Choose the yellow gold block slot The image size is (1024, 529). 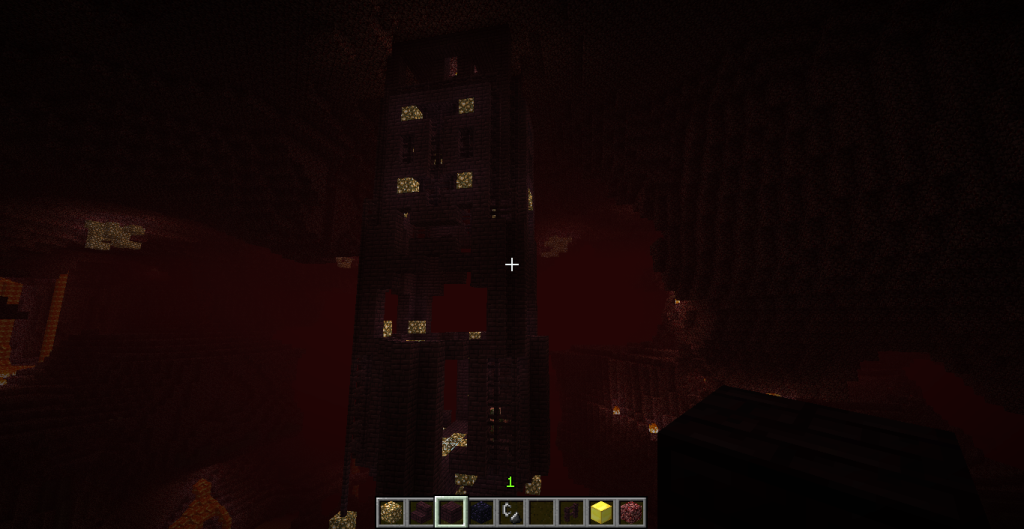coord(601,512)
